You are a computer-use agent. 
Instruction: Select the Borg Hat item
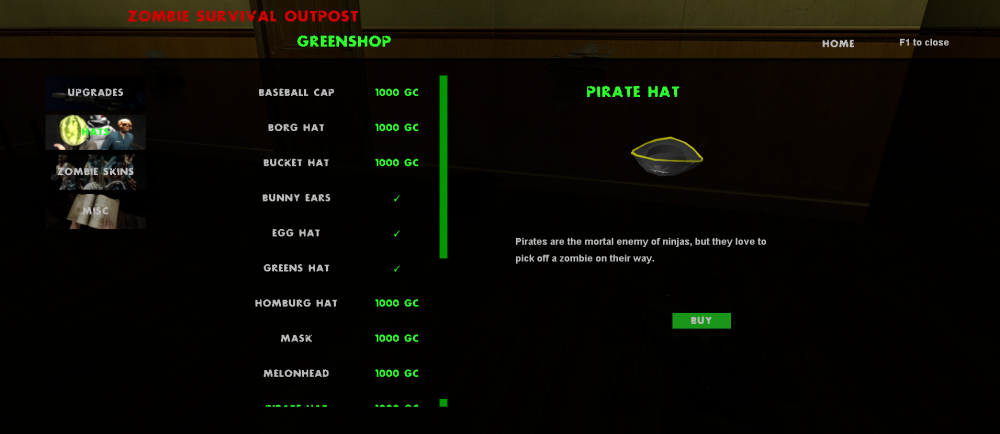296,128
